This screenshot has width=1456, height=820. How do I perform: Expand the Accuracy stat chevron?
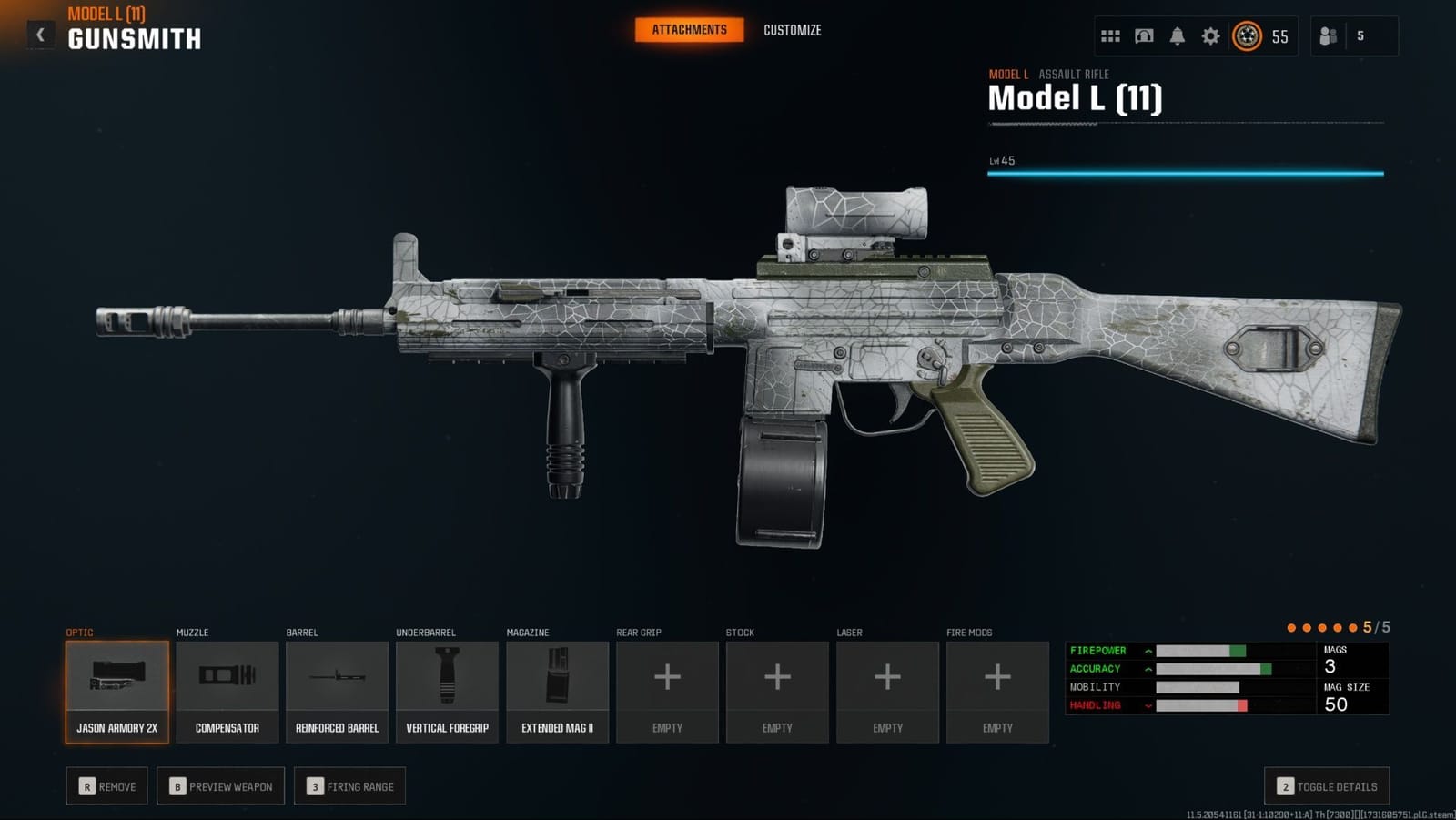coord(1148,668)
